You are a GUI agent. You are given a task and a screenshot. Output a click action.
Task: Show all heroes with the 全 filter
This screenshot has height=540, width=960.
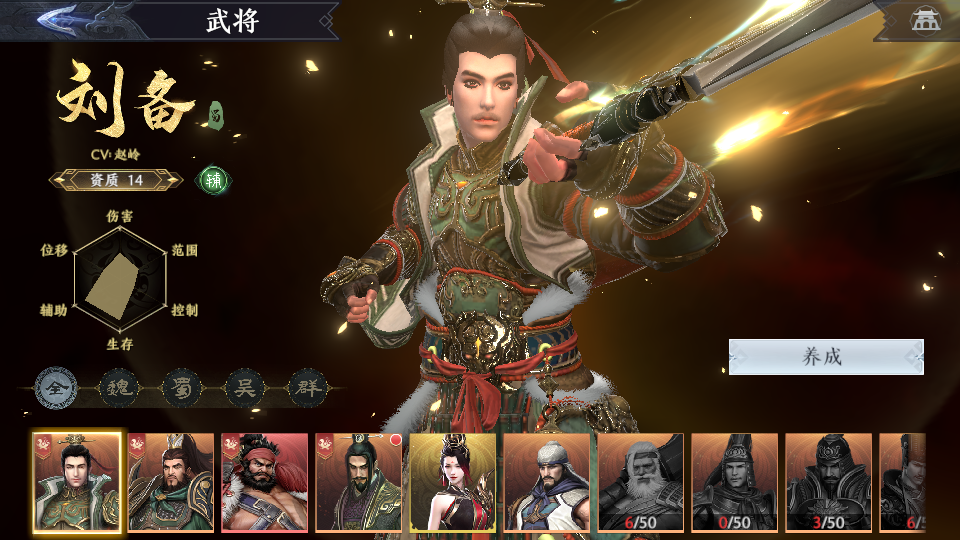[x=53, y=387]
